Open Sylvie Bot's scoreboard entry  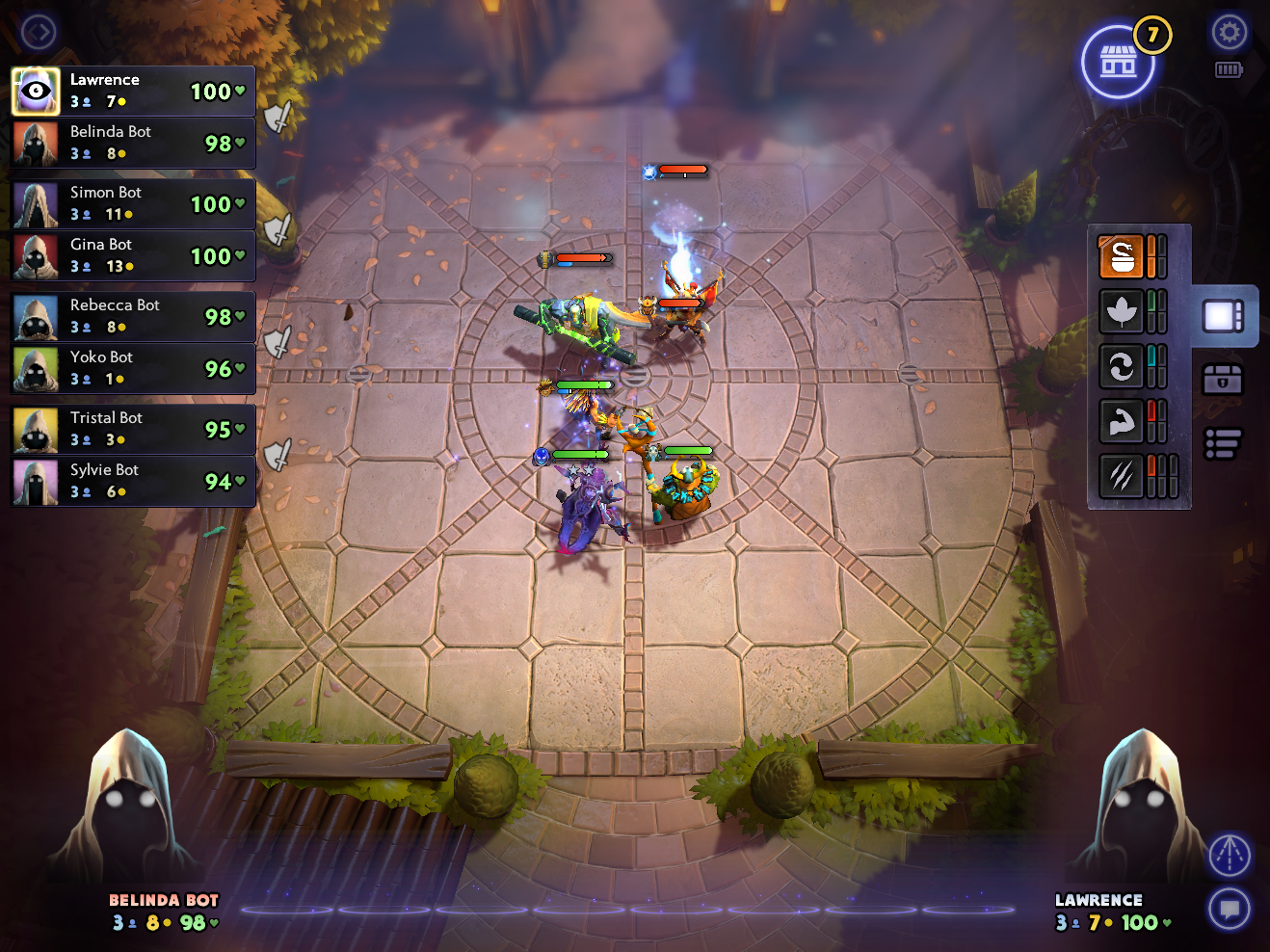click(133, 481)
